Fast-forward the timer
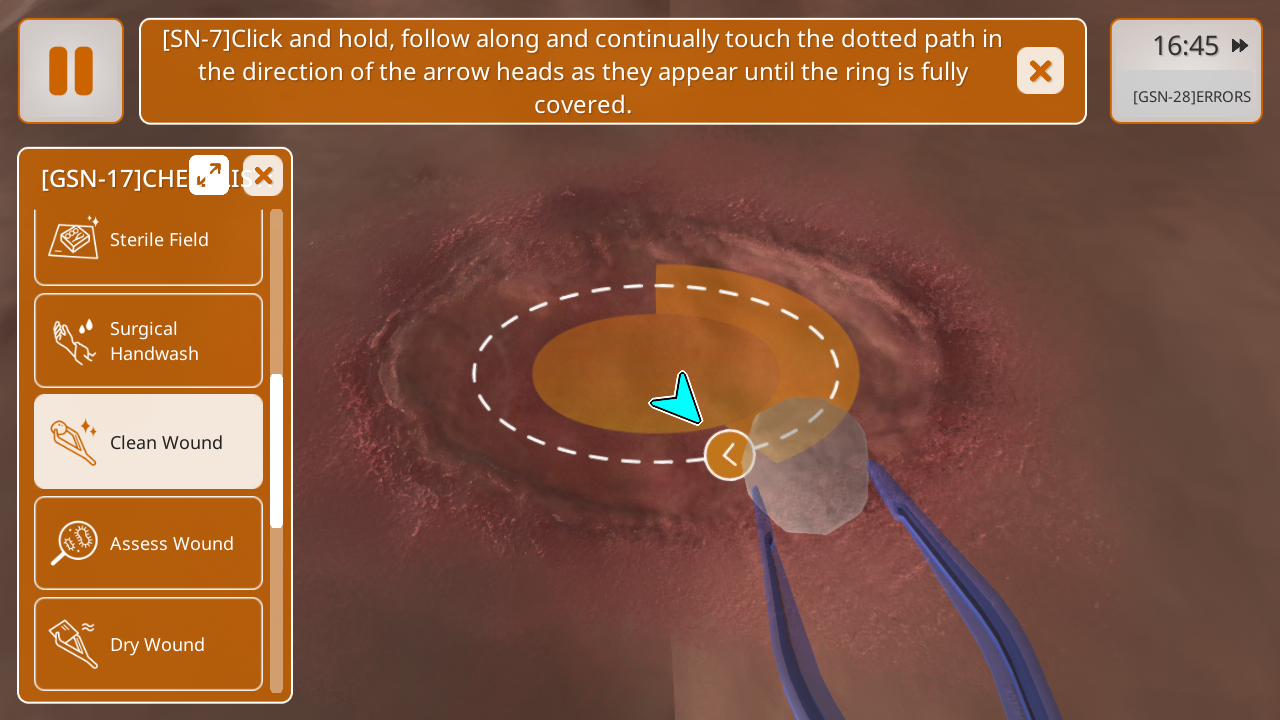The height and width of the screenshot is (720, 1280). coord(1240,45)
